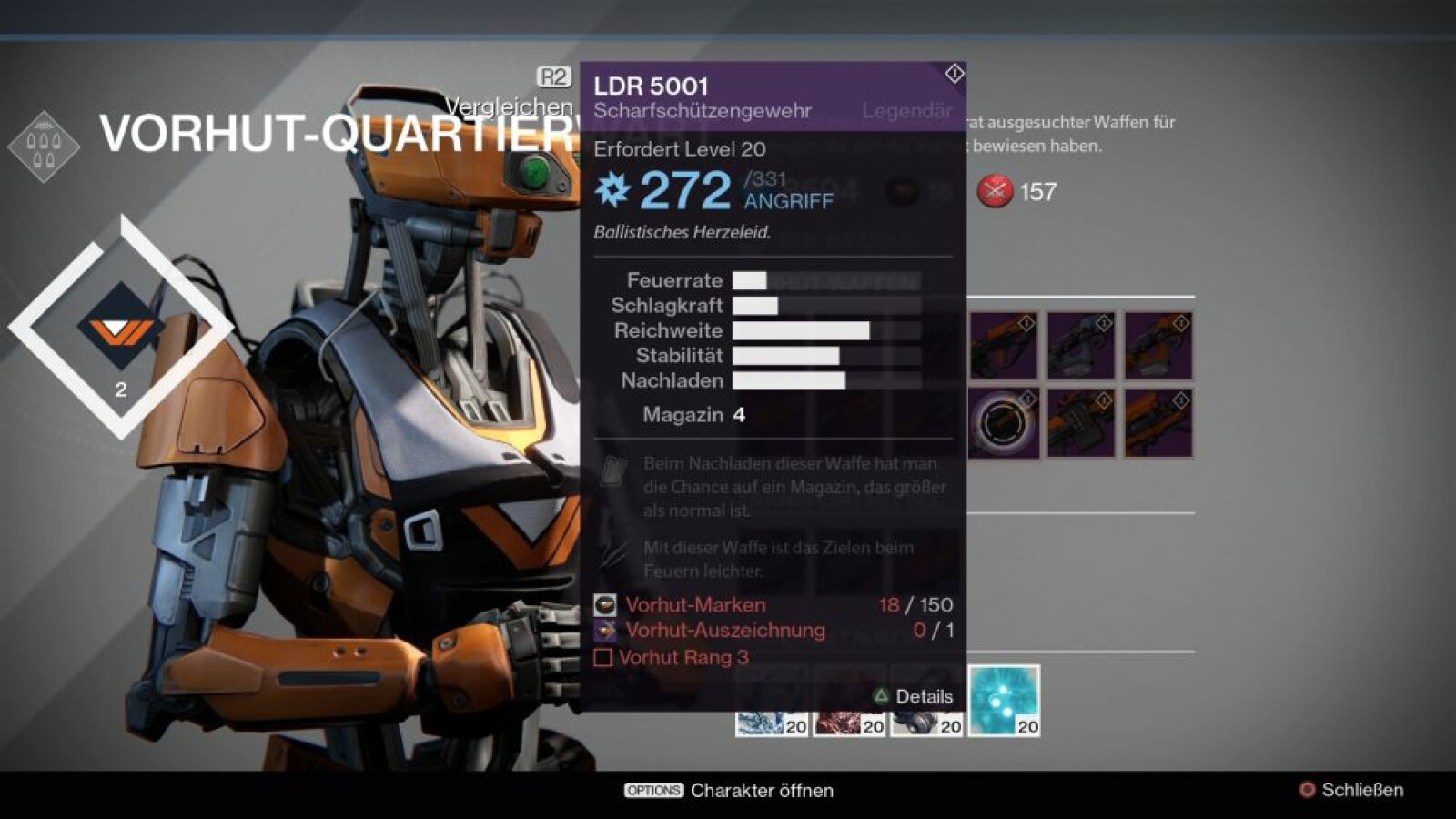Click the red circle icon next to Schließen
Image resolution: width=1456 pixels, height=819 pixels.
pos(1307,791)
